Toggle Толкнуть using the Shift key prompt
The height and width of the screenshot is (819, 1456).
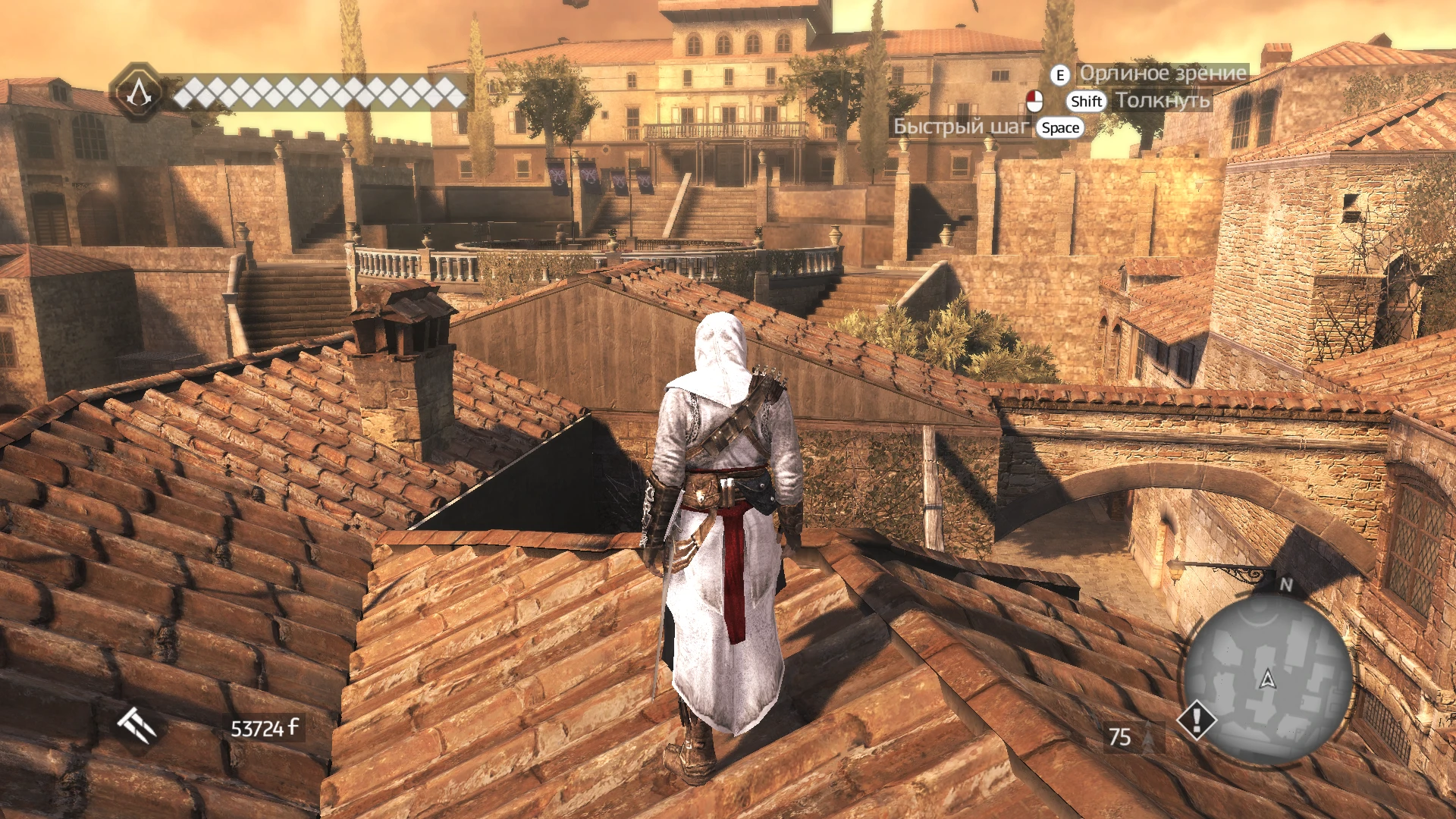[1085, 101]
